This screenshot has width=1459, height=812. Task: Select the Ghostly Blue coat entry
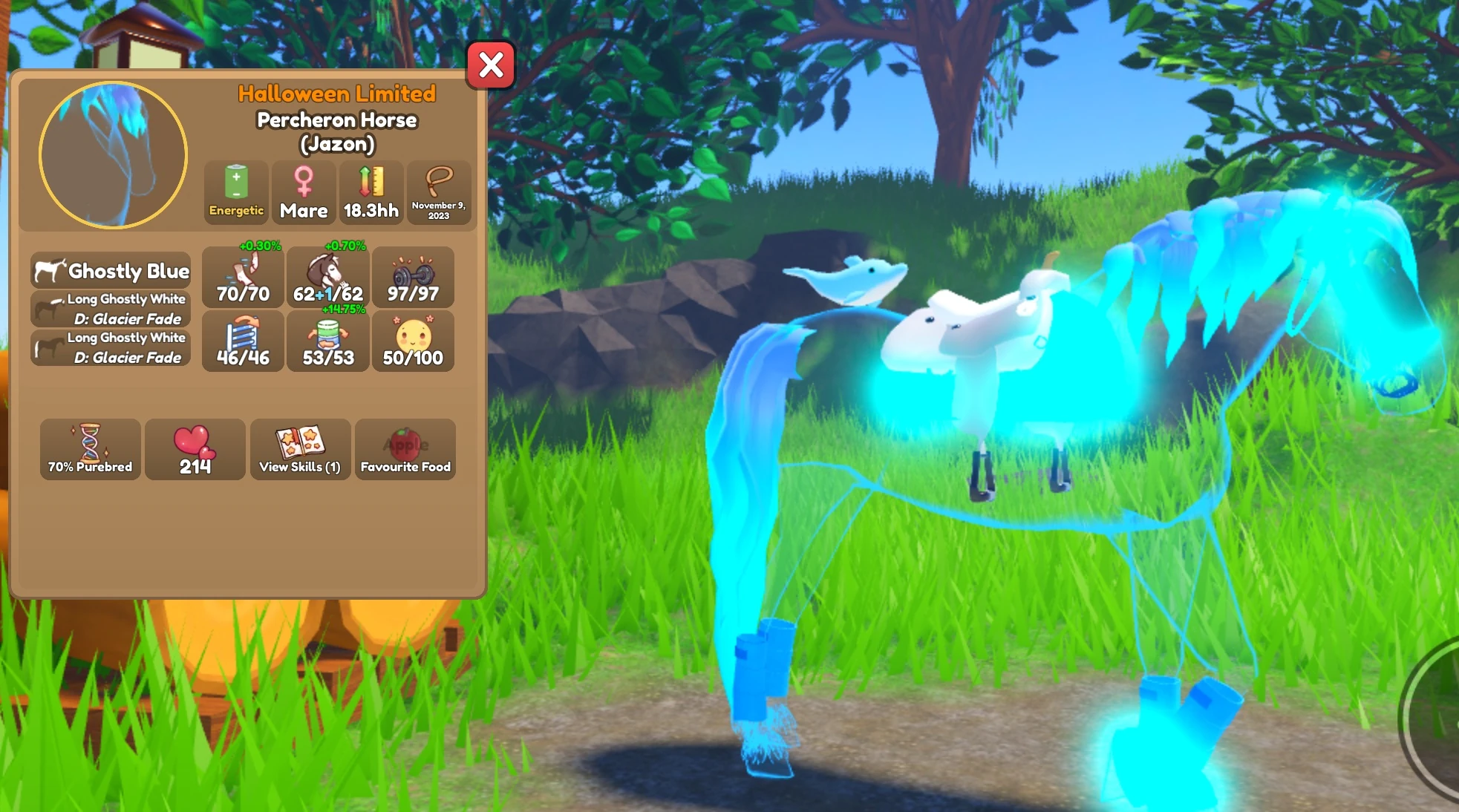coord(110,272)
